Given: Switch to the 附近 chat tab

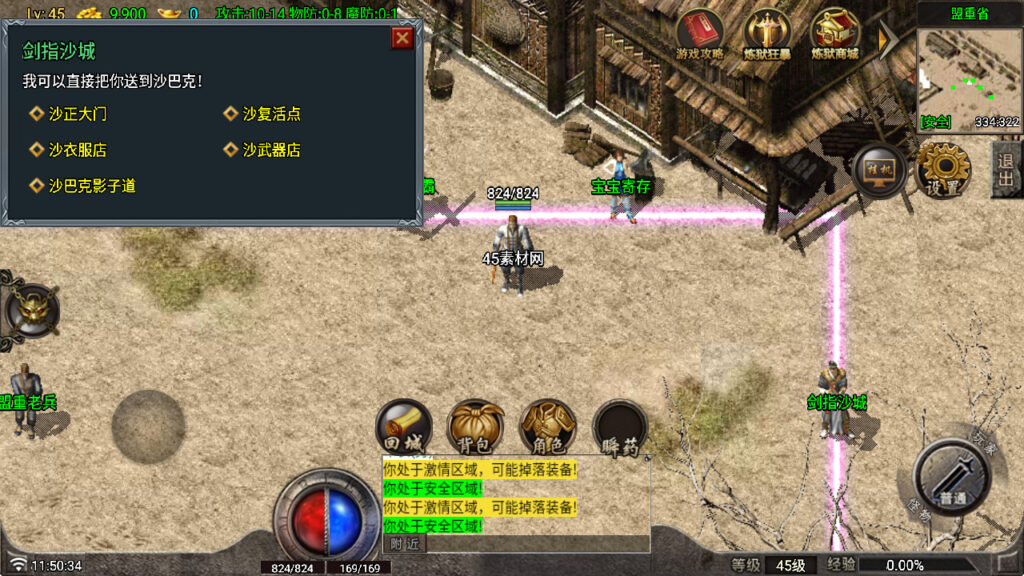Looking at the screenshot, I should pos(404,544).
